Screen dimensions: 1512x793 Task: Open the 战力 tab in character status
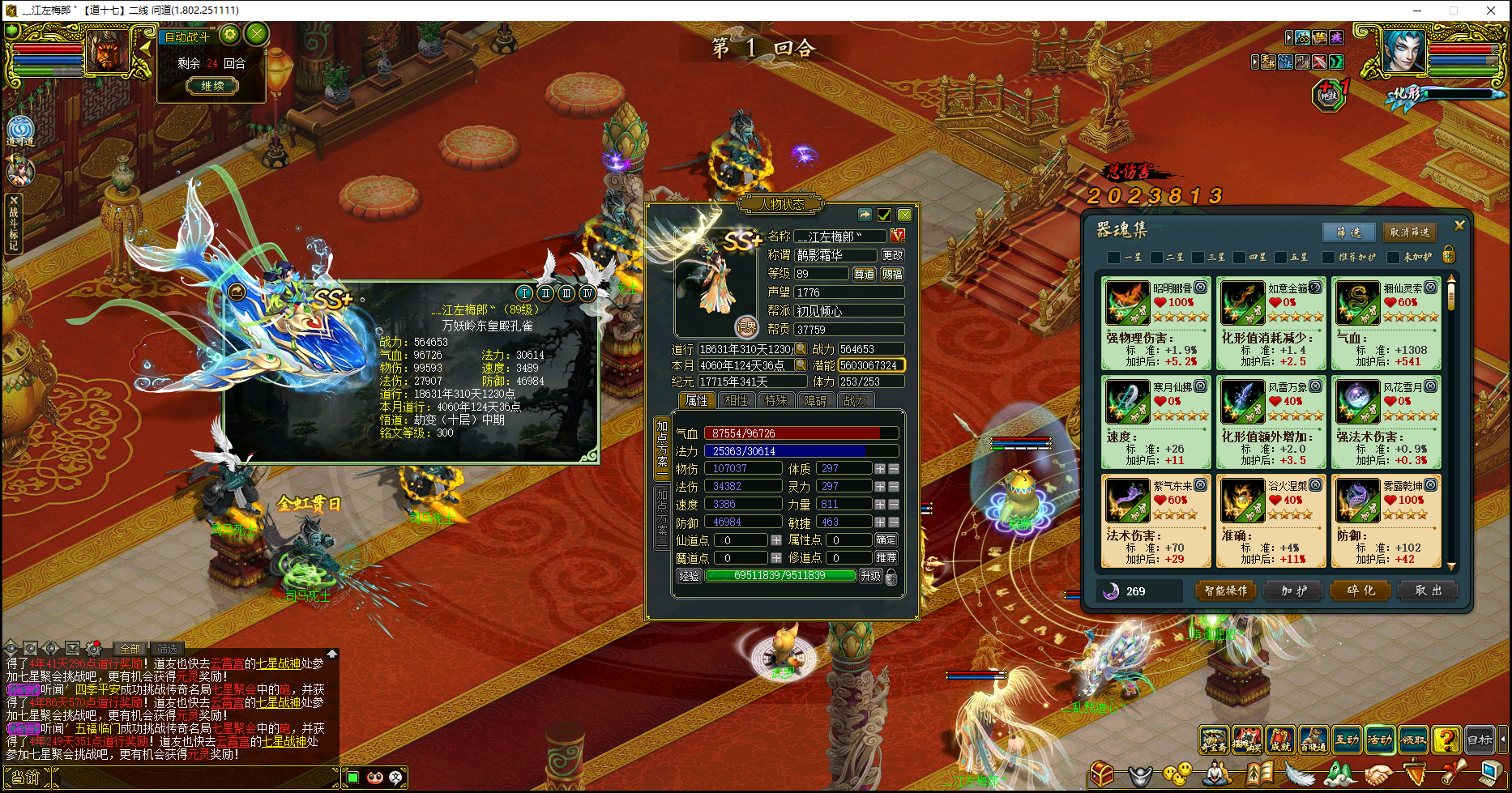pos(854,400)
